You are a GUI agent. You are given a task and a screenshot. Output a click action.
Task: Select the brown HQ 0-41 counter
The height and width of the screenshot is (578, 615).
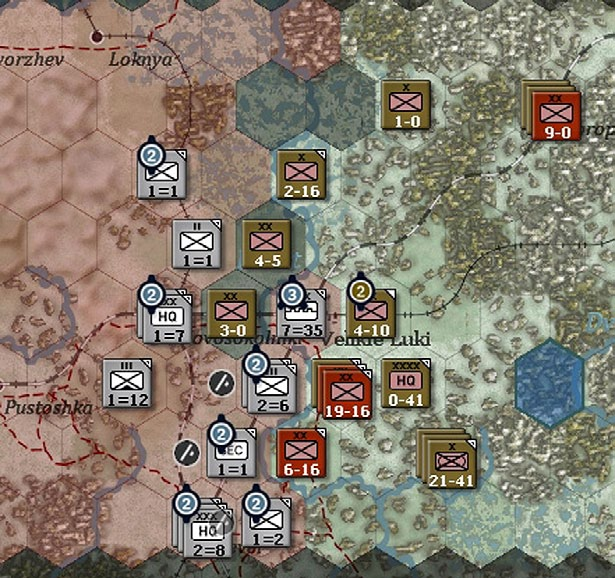point(406,384)
